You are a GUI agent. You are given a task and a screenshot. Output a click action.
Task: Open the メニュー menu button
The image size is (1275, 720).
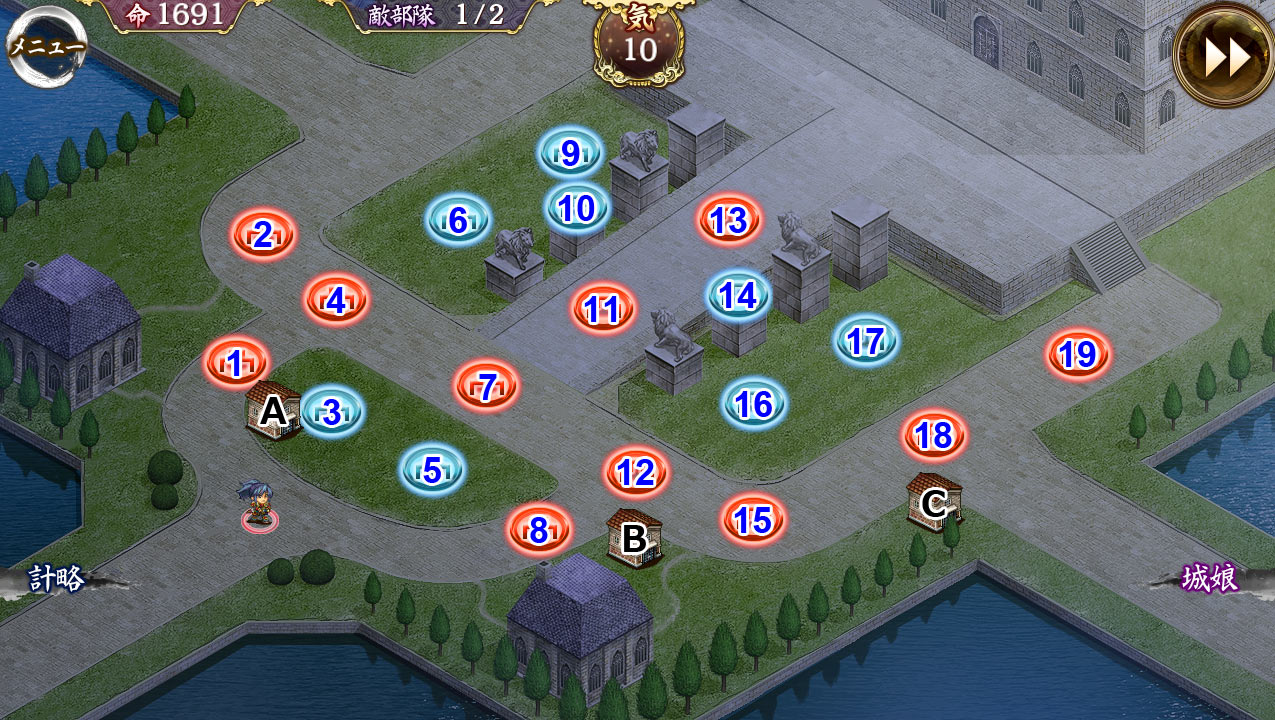pos(47,46)
